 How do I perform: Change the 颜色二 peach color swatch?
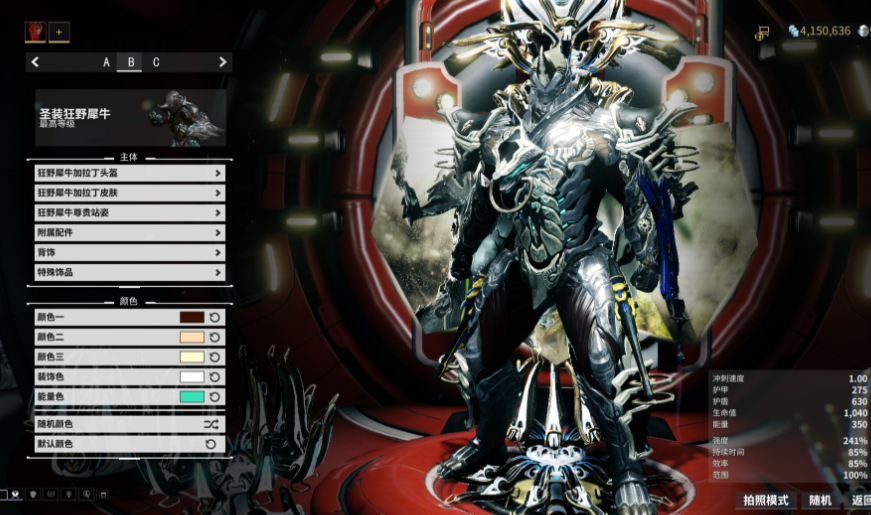[191, 337]
